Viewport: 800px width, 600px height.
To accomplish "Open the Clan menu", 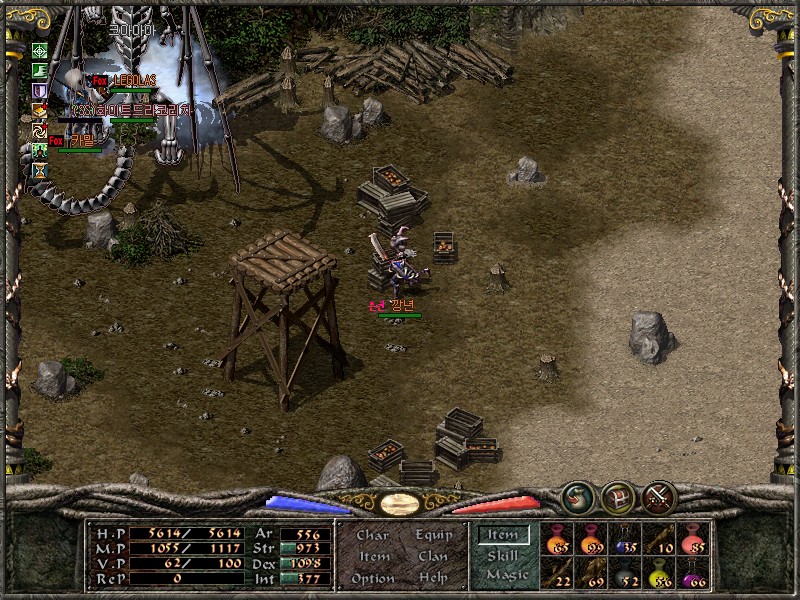I will coord(433,557).
